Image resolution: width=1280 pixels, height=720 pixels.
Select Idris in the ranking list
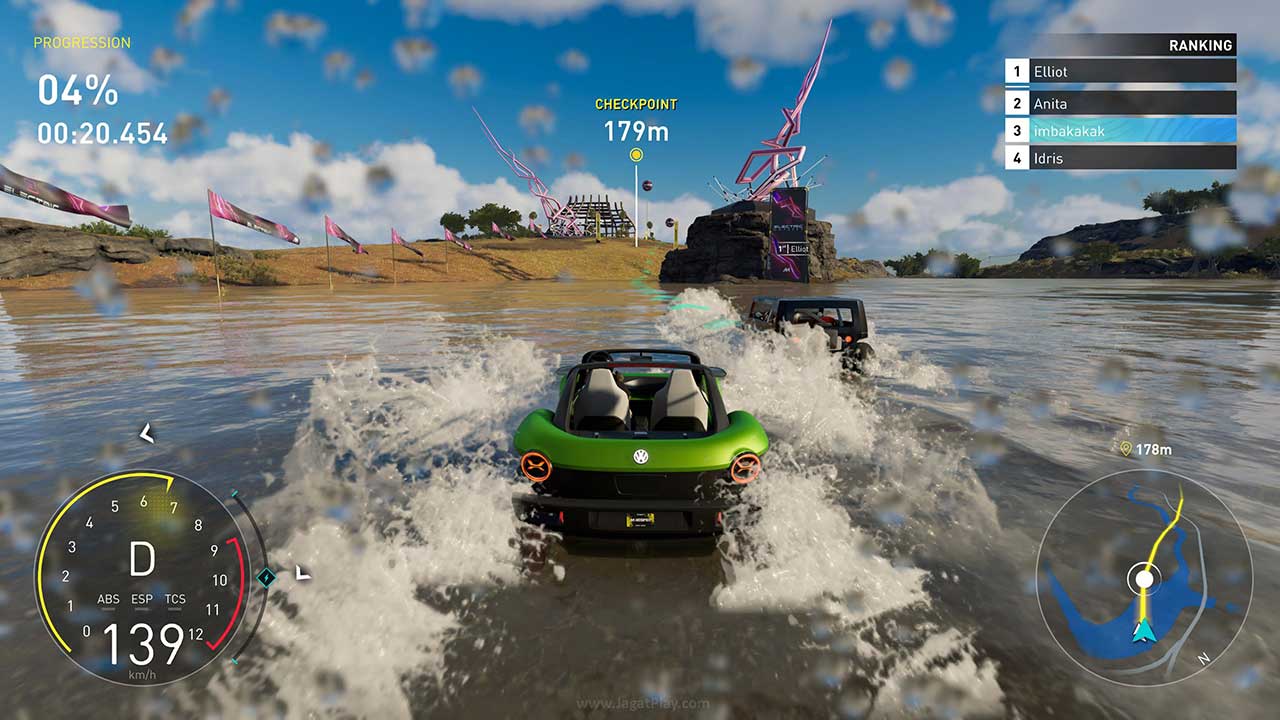[x=1120, y=158]
